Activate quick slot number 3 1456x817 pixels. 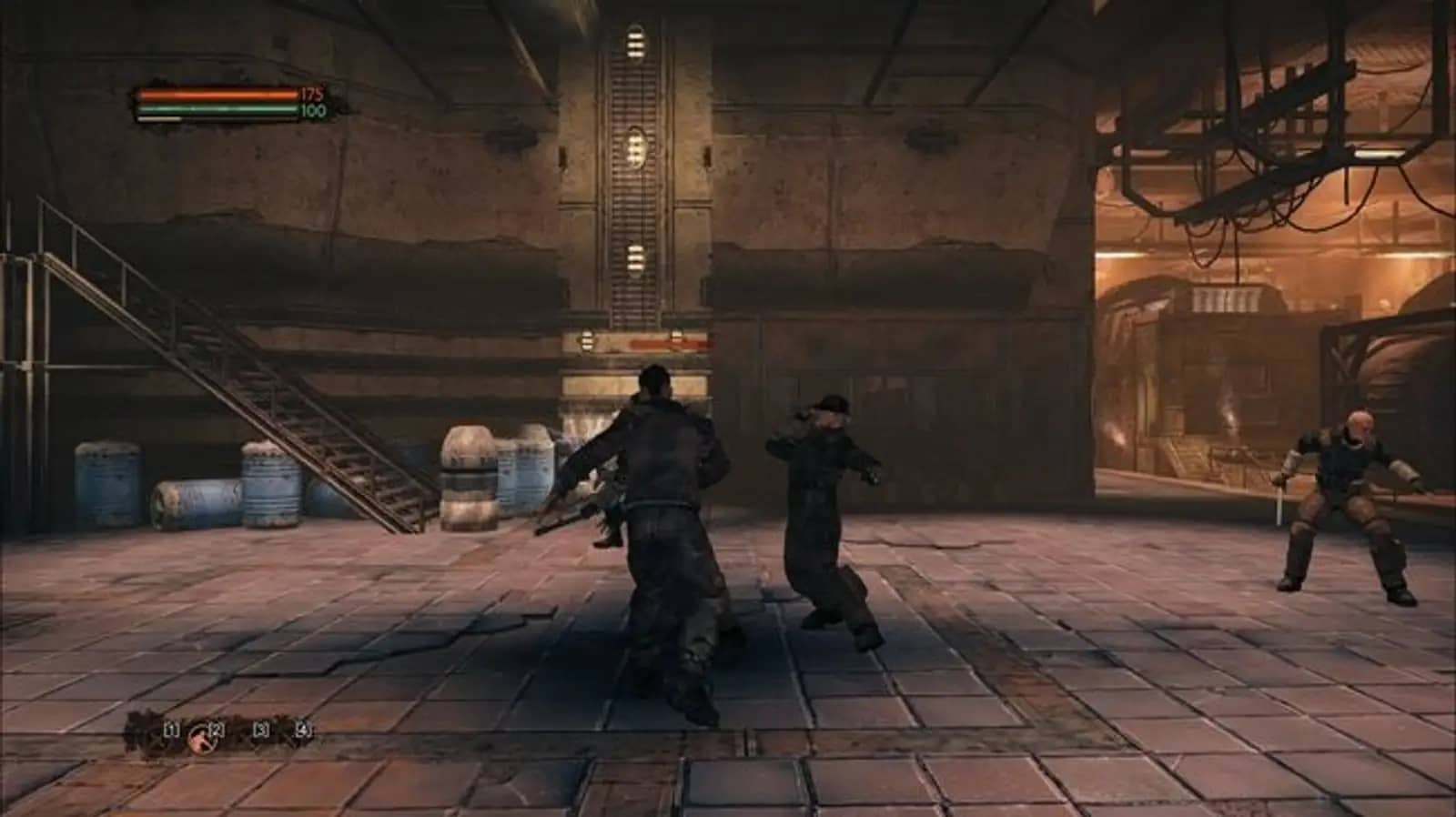click(261, 729)
